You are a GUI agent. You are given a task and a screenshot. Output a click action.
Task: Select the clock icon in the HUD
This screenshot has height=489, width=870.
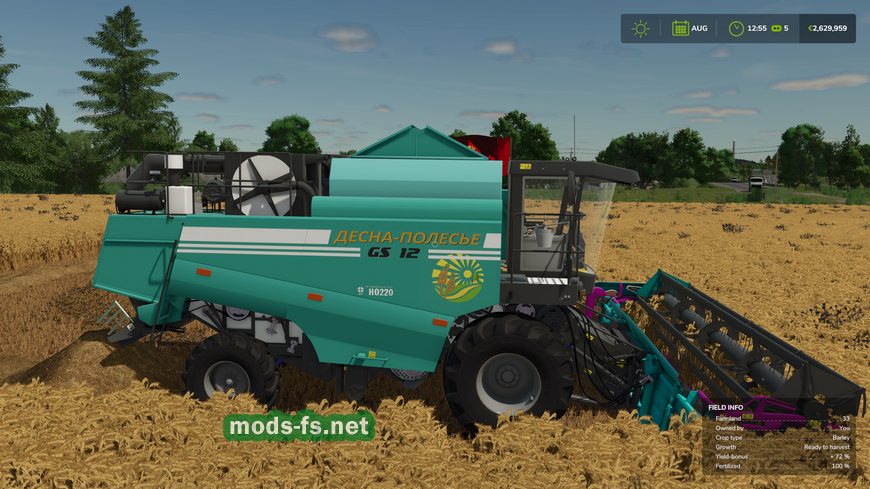coord(736,28)
